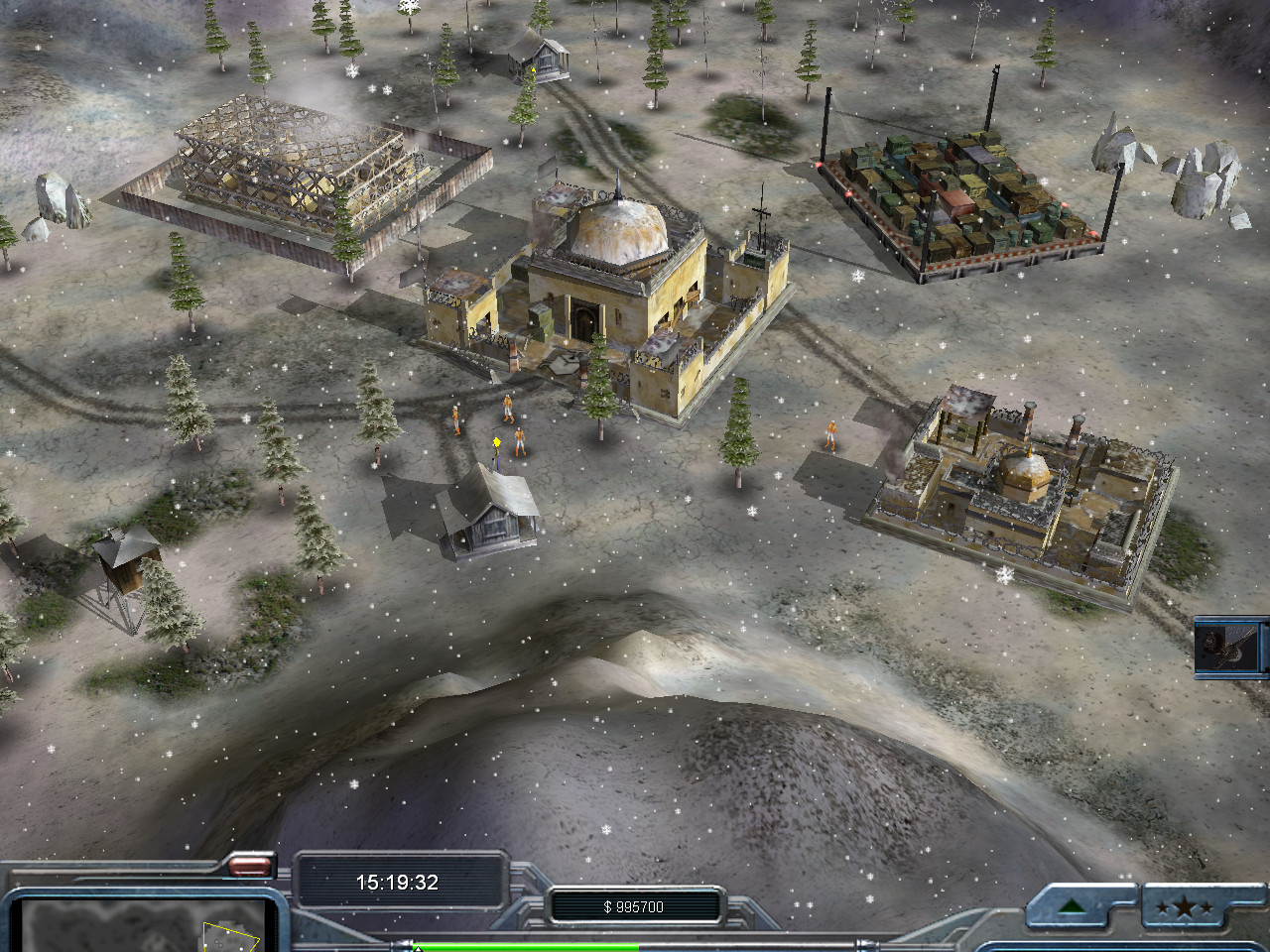Click the red button above the minimap

249,866
